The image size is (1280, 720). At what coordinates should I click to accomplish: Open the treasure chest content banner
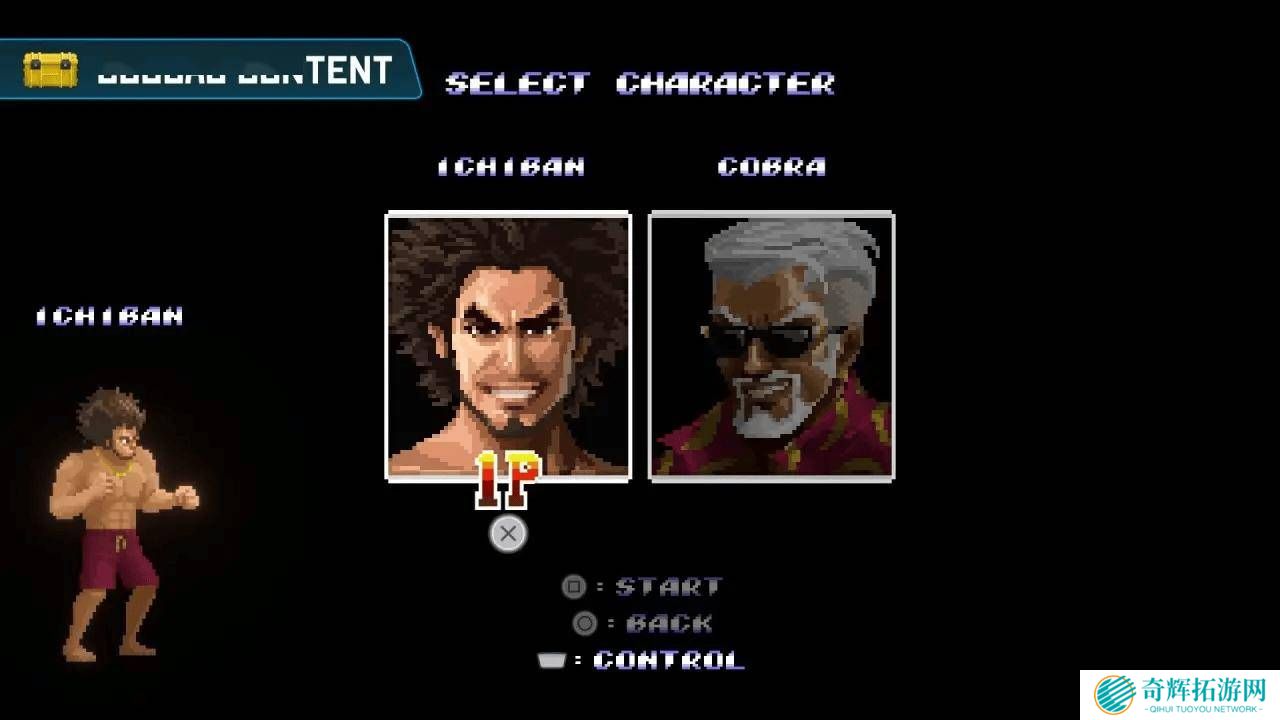click(208, 70)
